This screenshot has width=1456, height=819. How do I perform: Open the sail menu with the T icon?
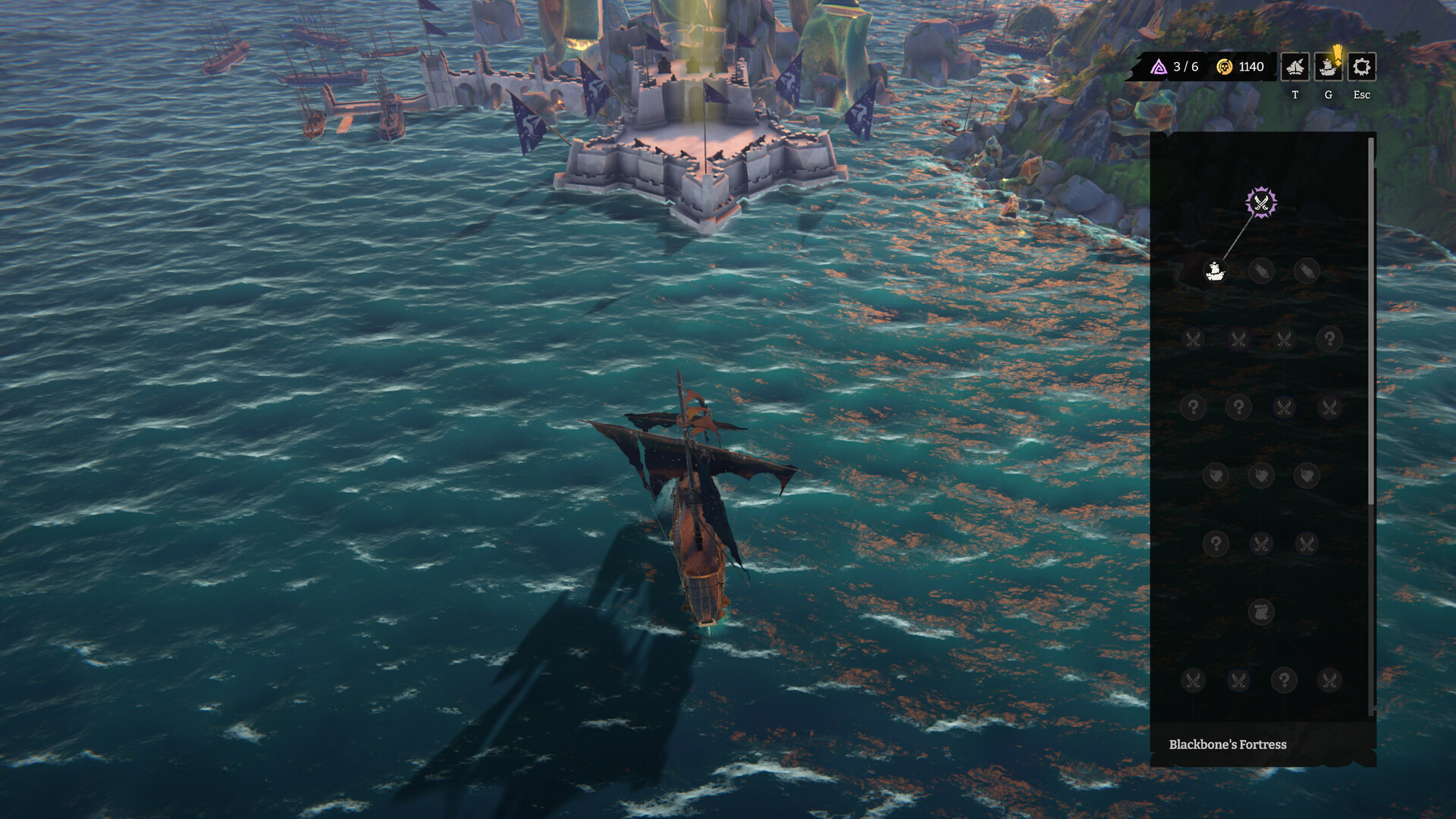1294,68
